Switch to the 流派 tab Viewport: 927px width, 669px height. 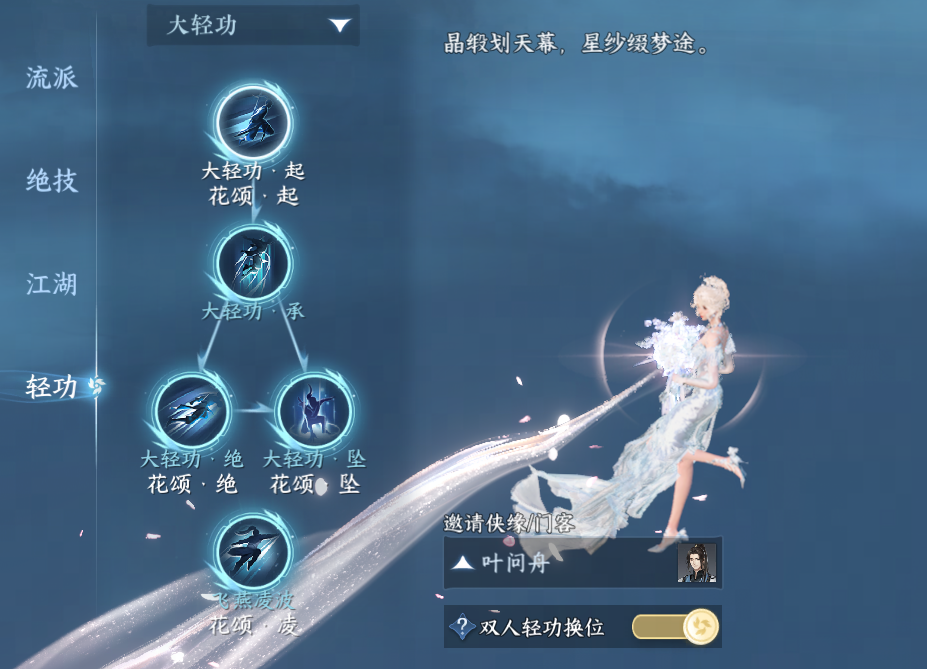(52, 78)
